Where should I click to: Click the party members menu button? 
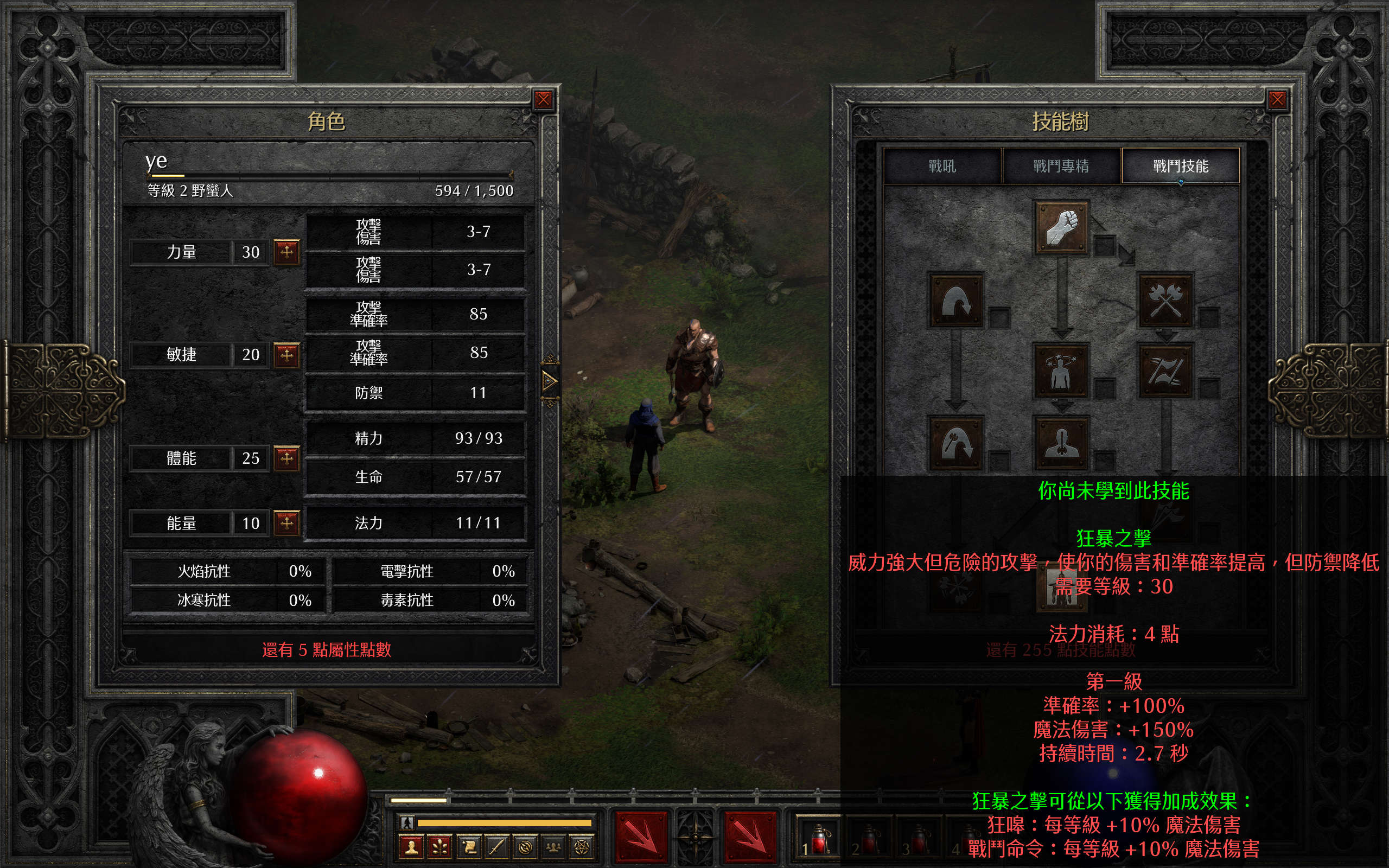click(553, 847)
